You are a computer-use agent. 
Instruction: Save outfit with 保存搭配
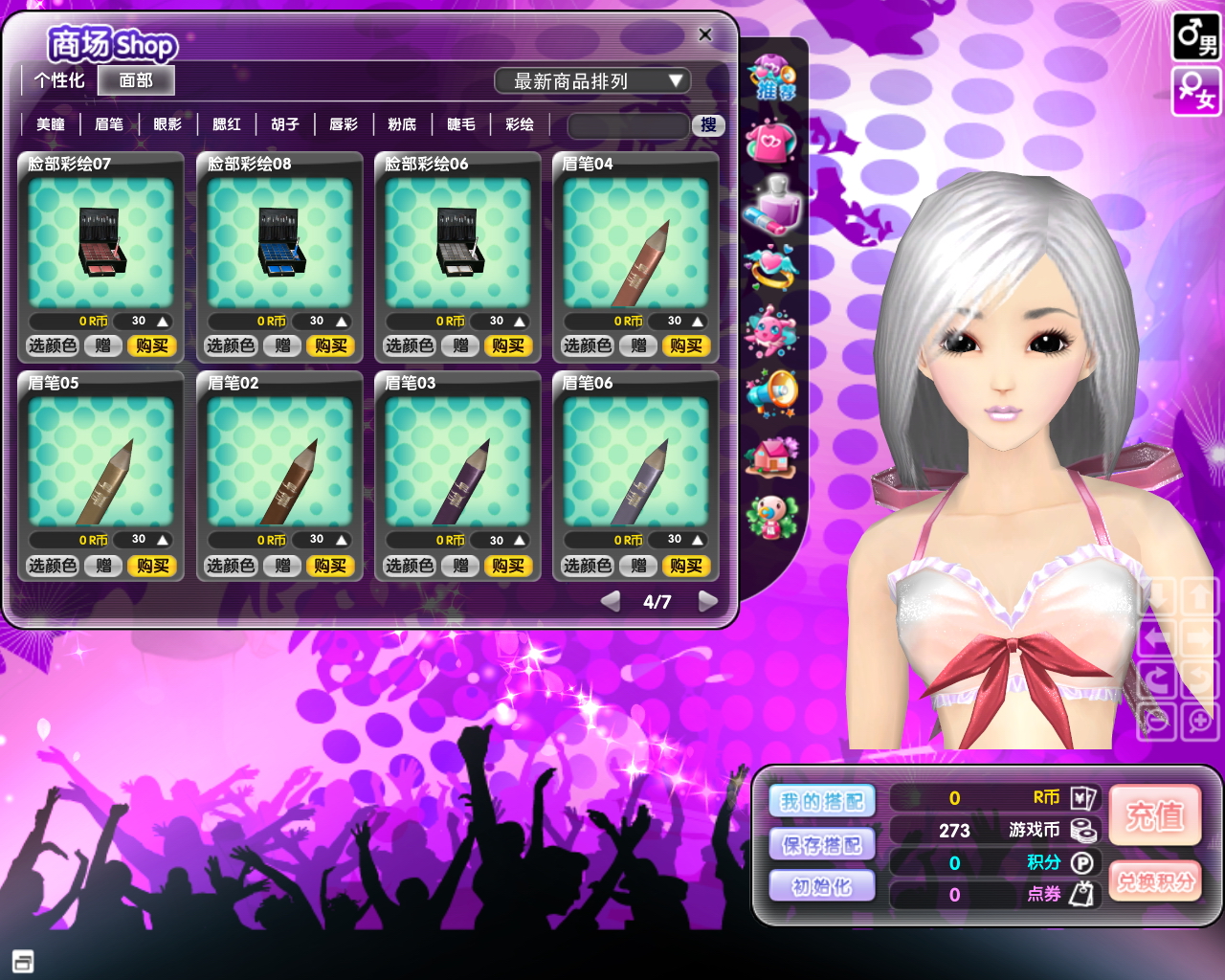[x=822, y=844]
